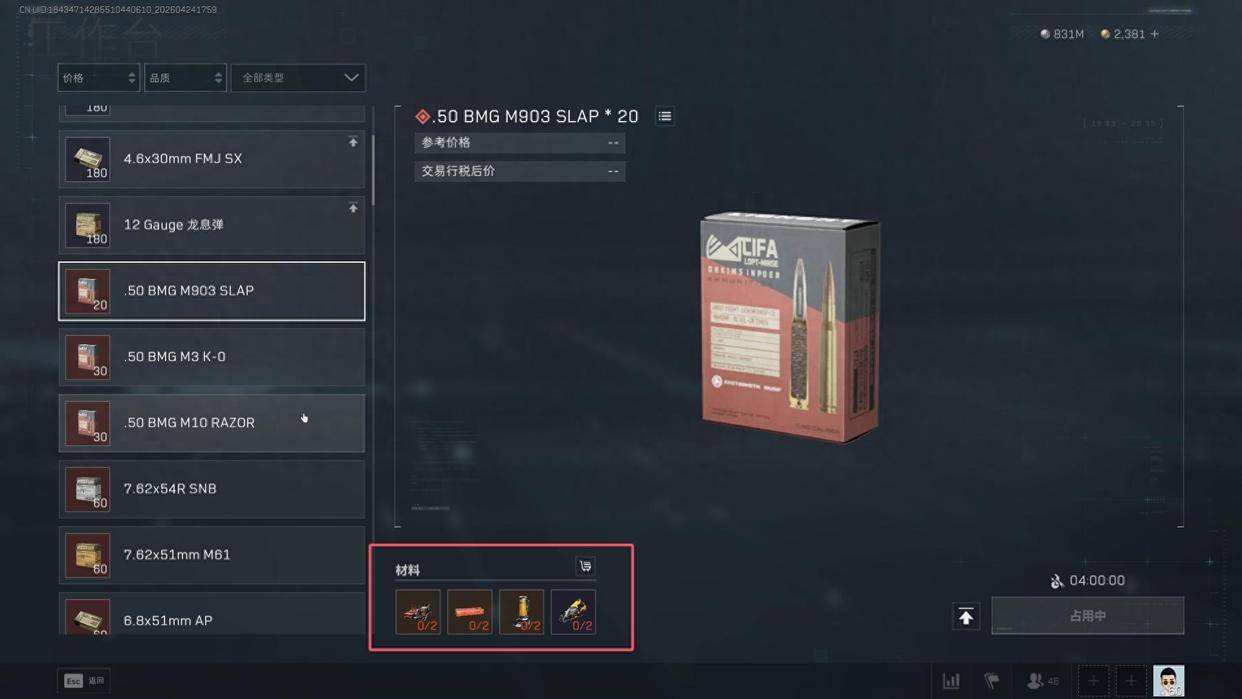Choose the 7.62x54R SNB recipe
The height and width of the screenshot is (699, 1242).
click(x=212, y=489)
